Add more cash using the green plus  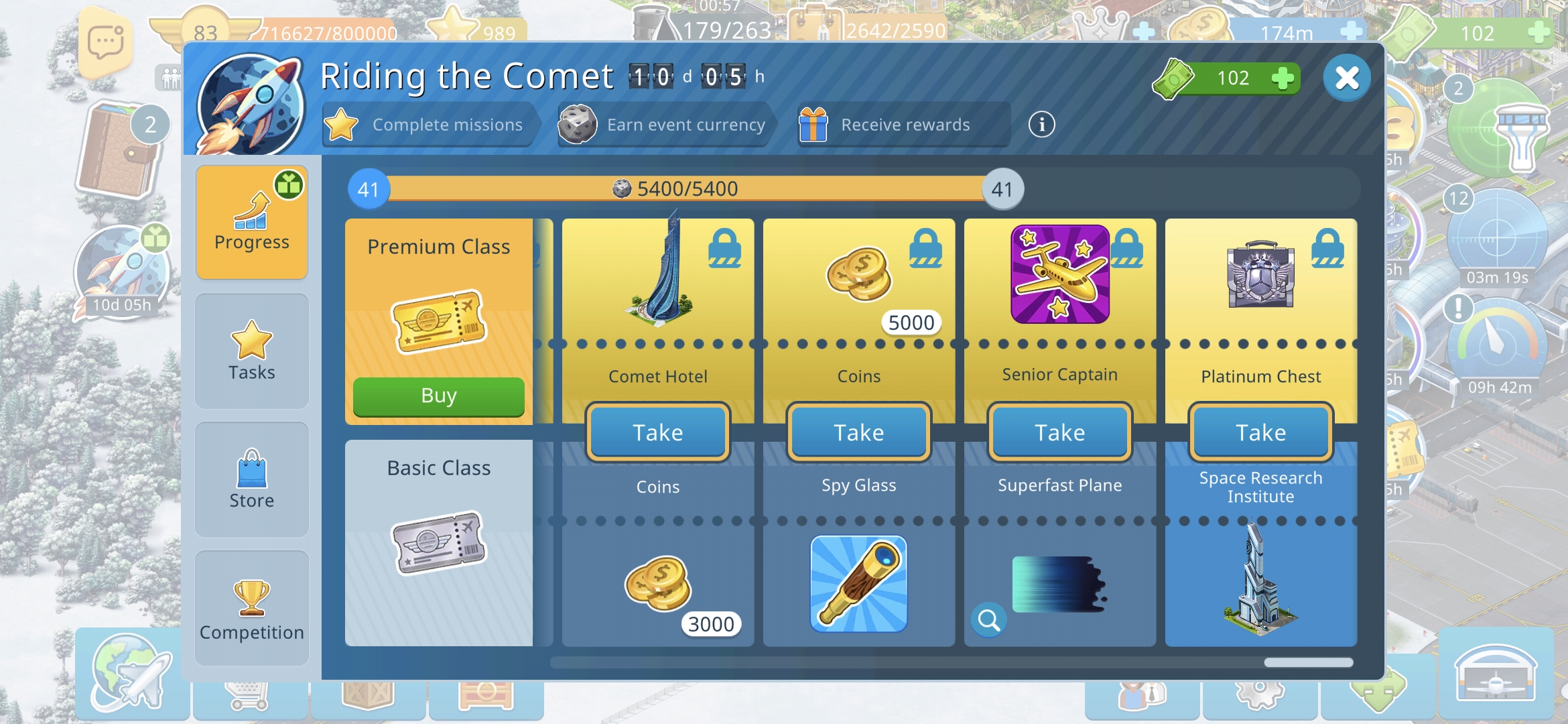click(x=1282, y=78)
